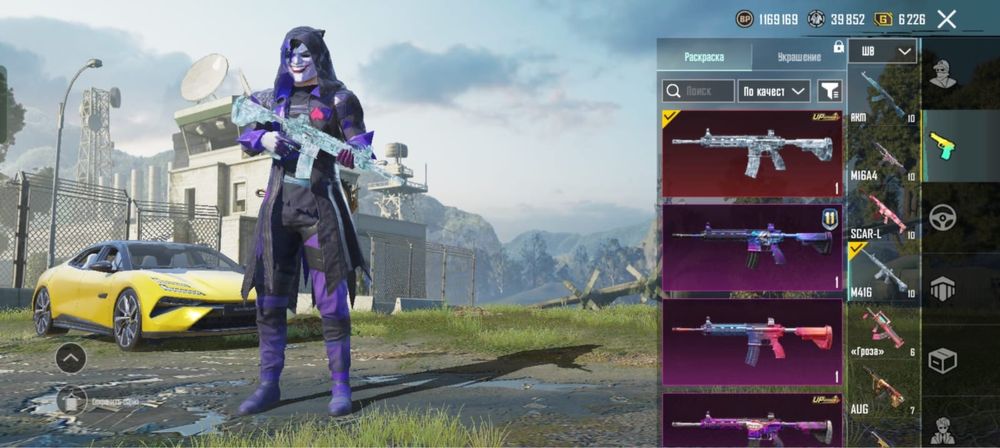Screen dimensions: 1000x448
Task: Open the vehicle steering wheel category
Action: point(942,217)
